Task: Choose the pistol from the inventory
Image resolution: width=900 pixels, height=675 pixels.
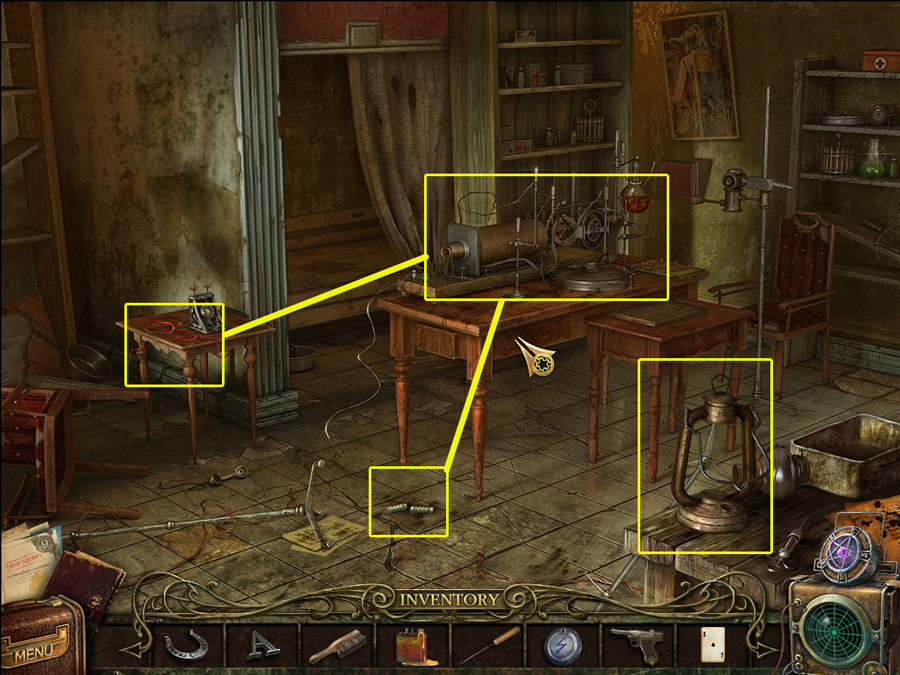Action: pos(637,644)
